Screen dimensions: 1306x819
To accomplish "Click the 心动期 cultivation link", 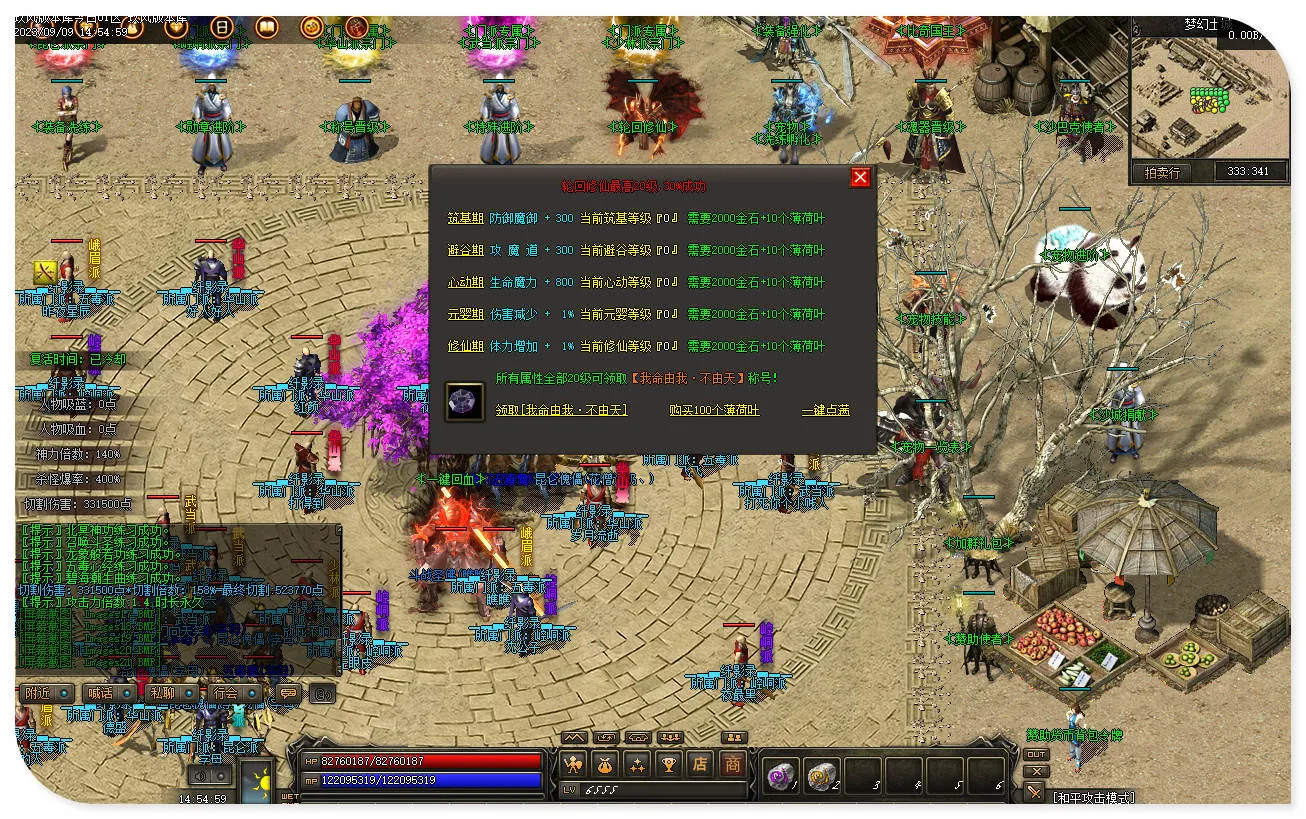I will pos(465,282).
